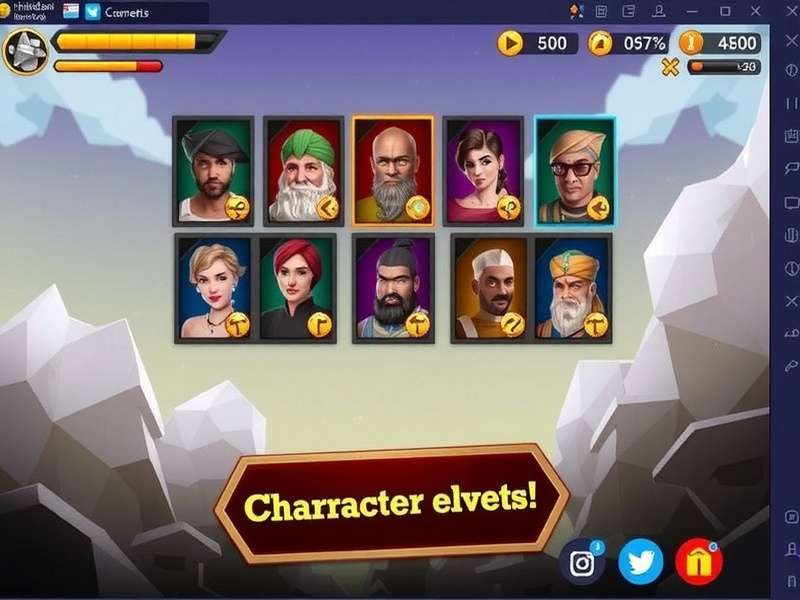Screen dimensions: 800x600
Task: Click the player avatar in the corner
Action: click(x=24, y=50)
